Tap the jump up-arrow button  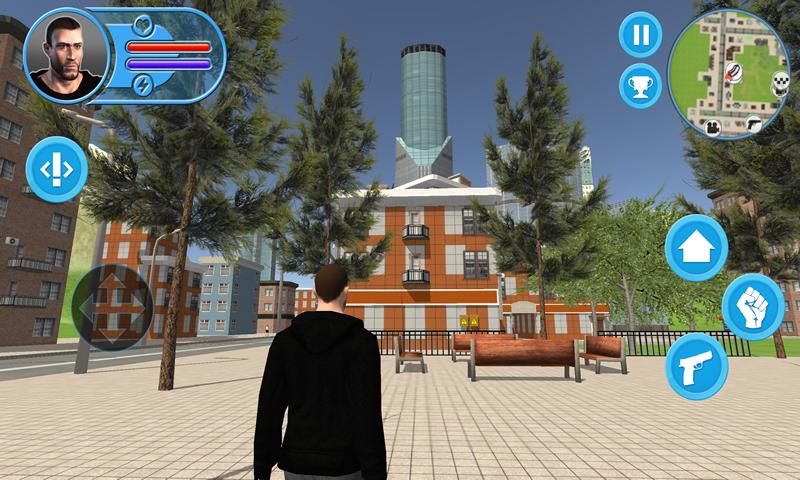(696, 246)
